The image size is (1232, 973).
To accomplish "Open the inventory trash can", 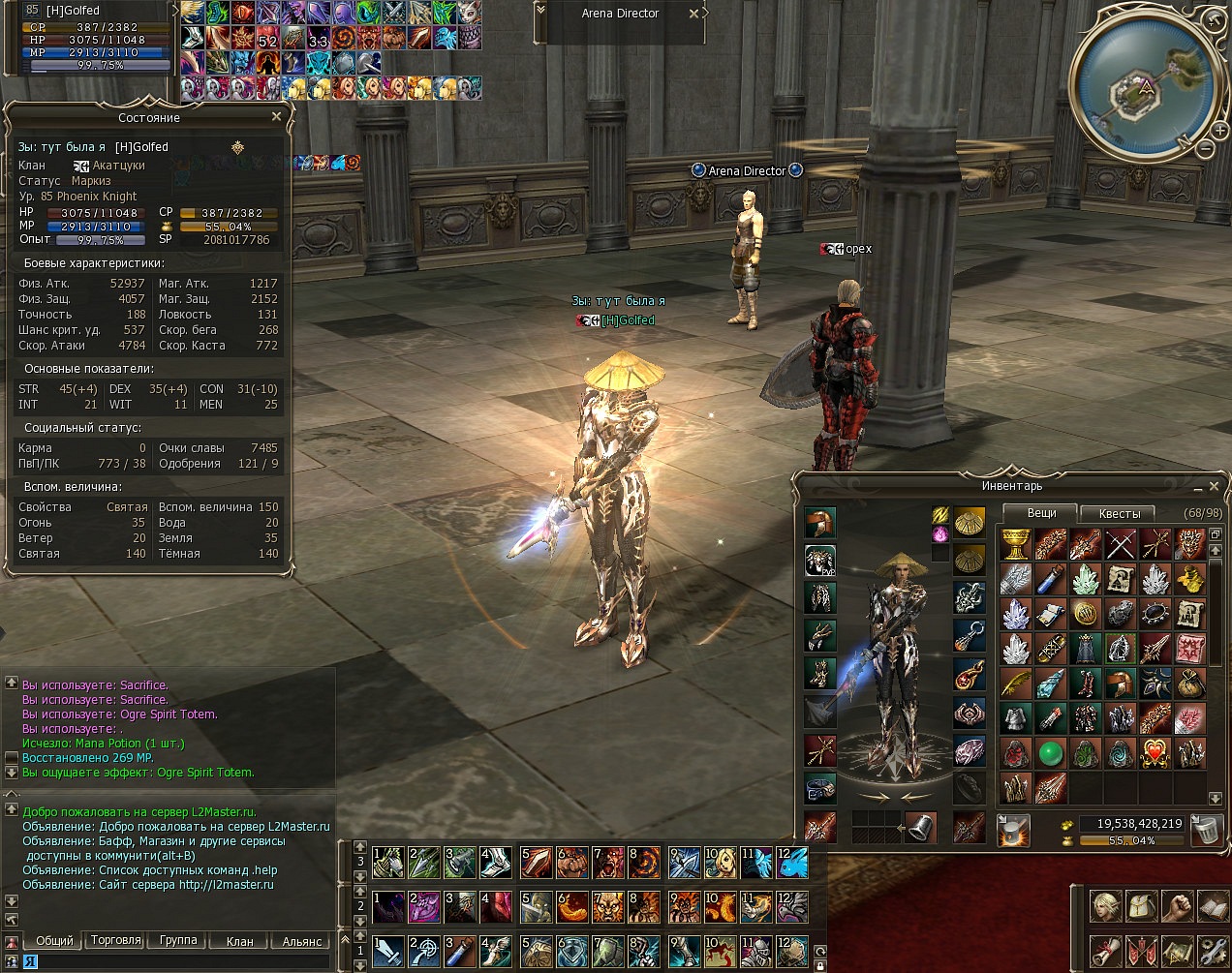I will (x=1205, y=830).
